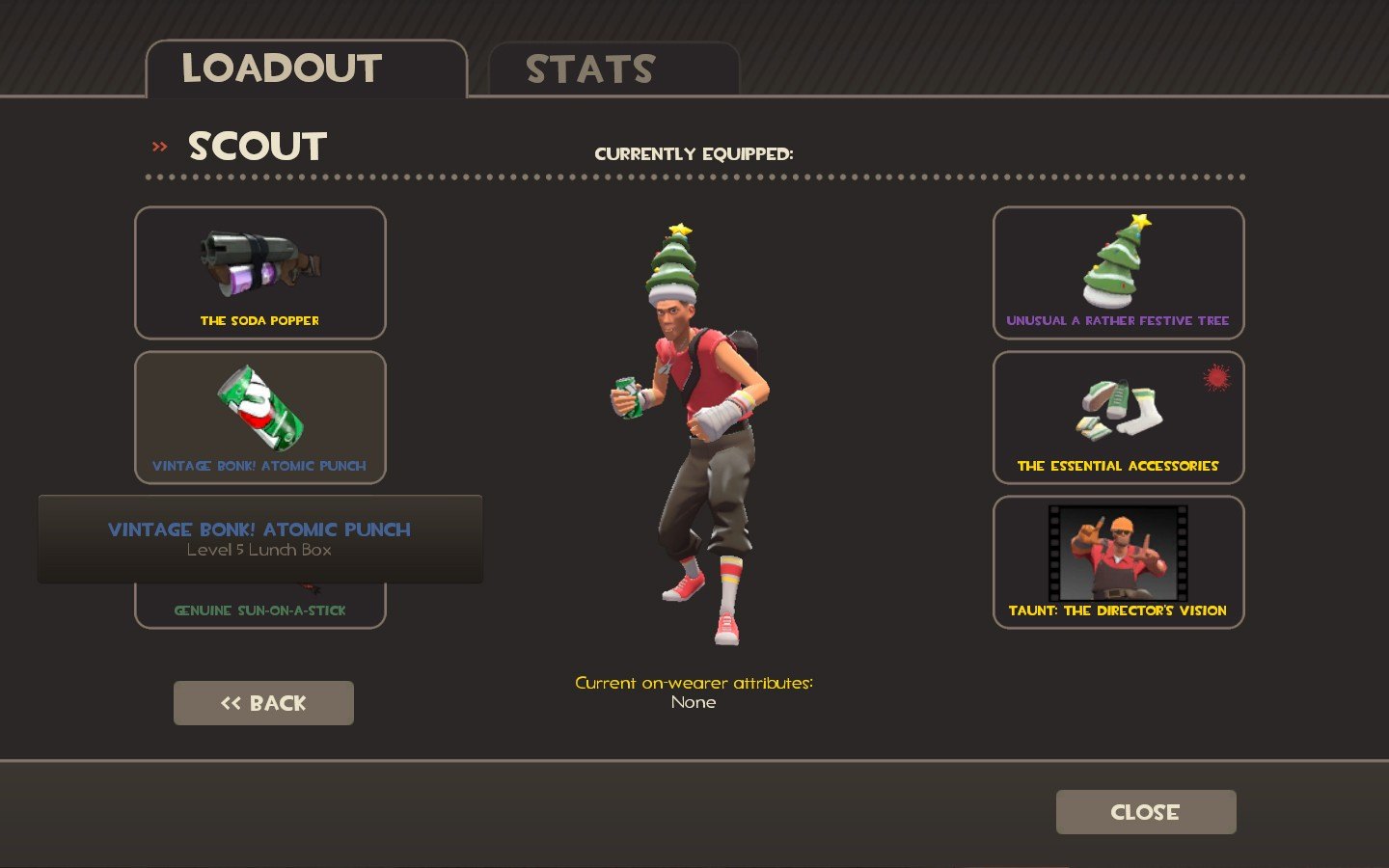The width and height of the screenshot is (1389, 868).
Task: Open the Unusual A Rather Festive Tree slot
Action: [x=1118, y=273]
